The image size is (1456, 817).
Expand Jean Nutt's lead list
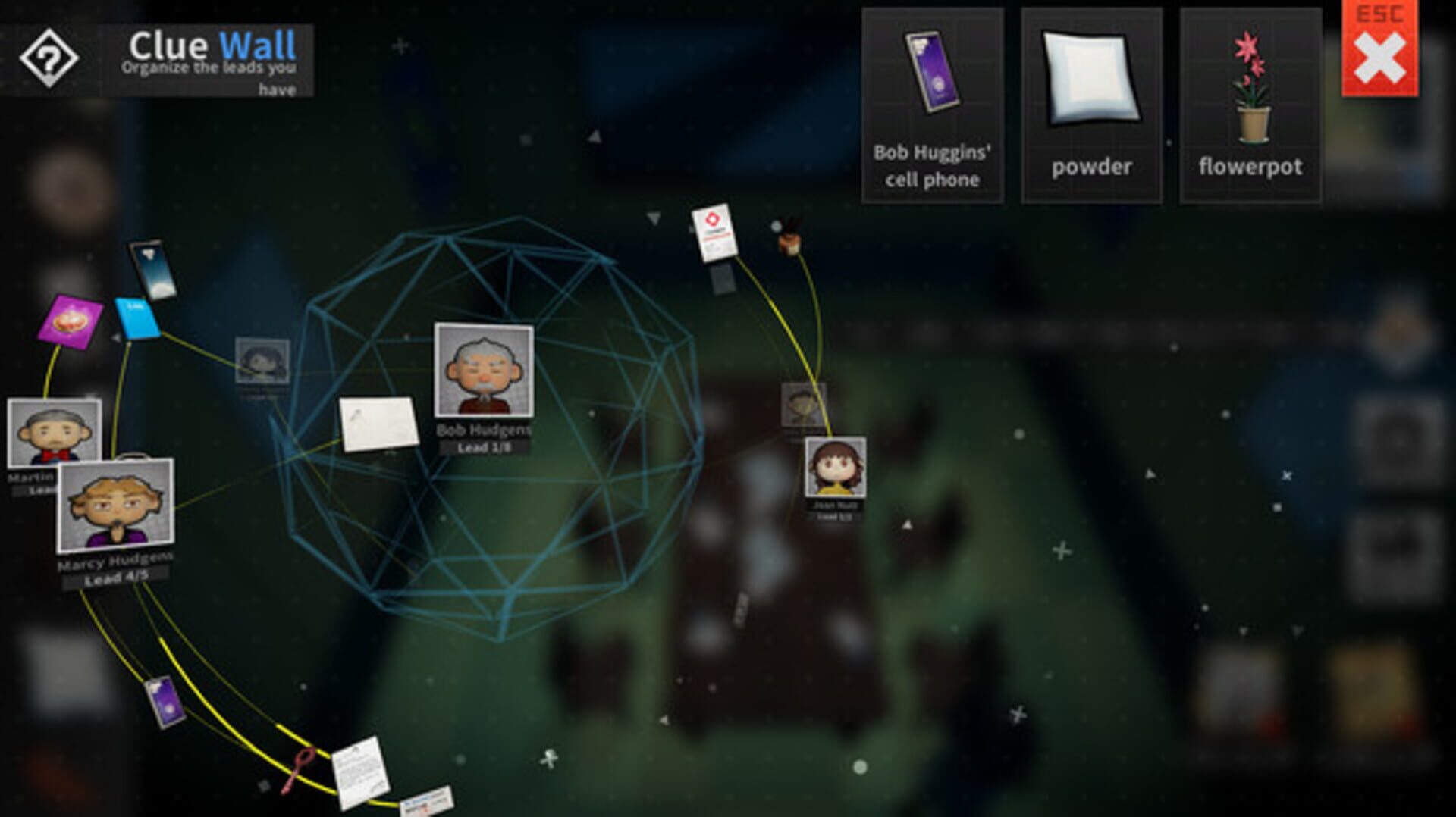pos(833,518)
